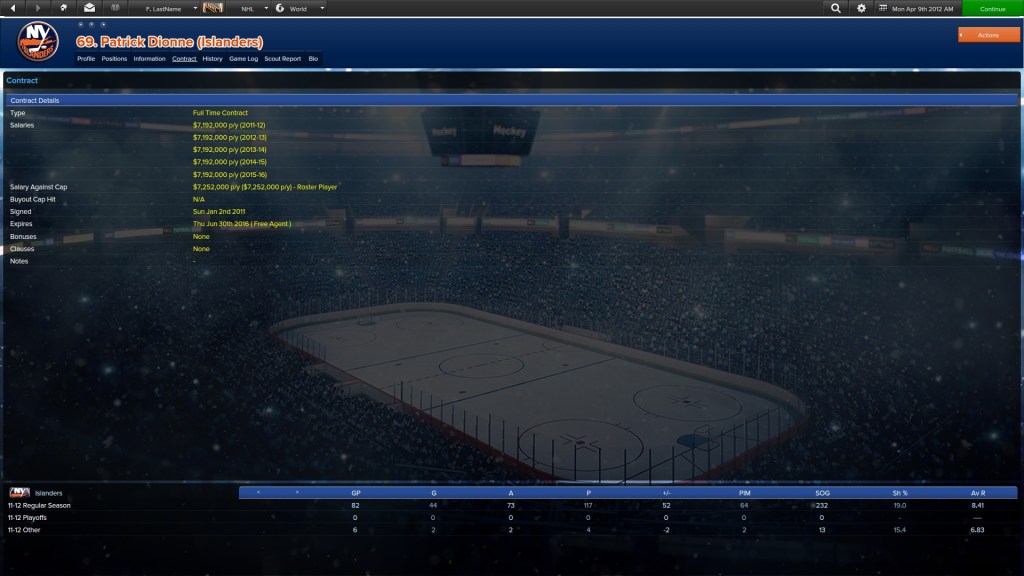
Task: Open the P. LastName manager dropdown
Action: click(170, 8)
